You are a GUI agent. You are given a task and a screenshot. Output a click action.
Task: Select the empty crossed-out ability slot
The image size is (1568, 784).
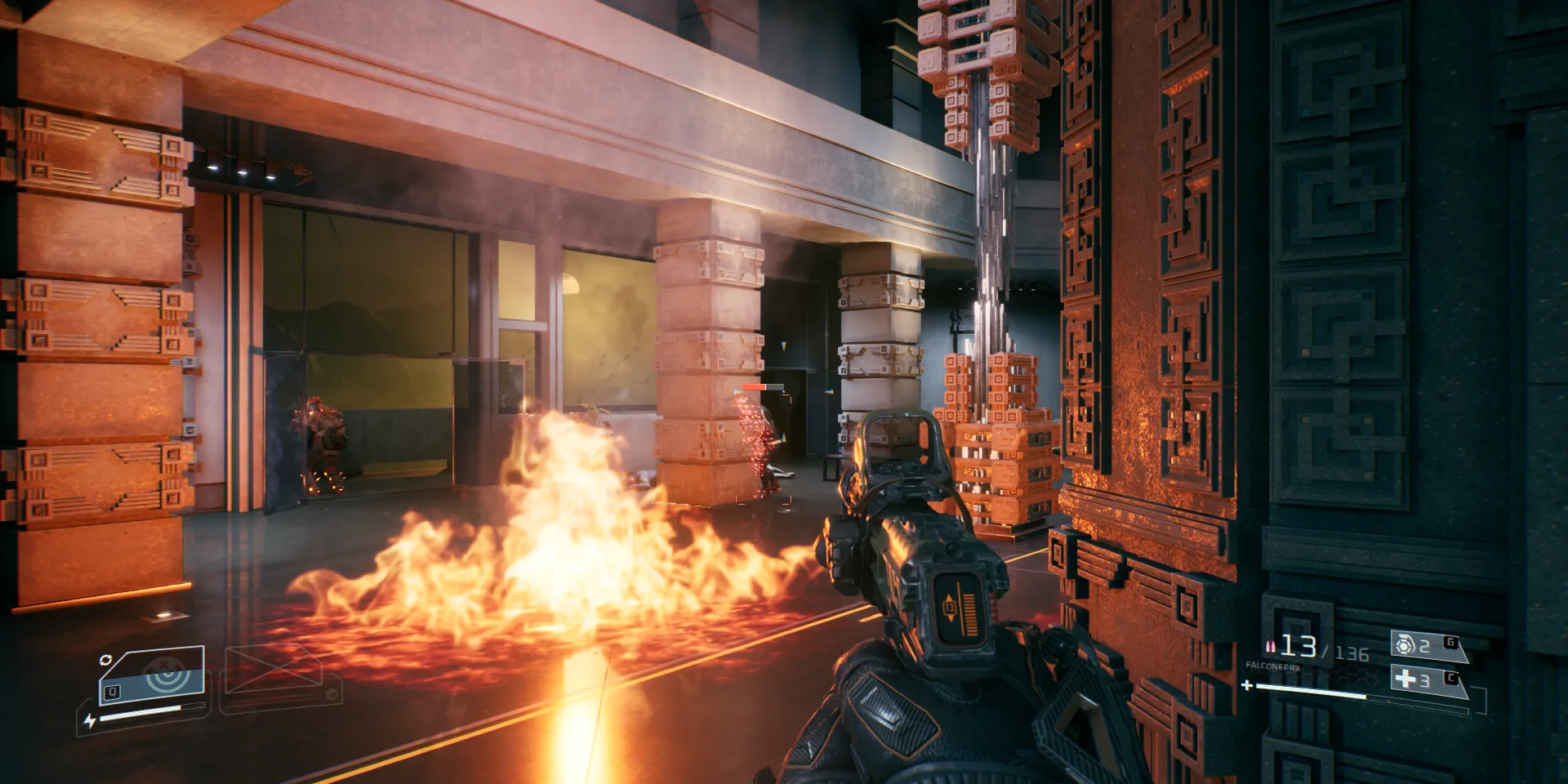click(276, 675)
